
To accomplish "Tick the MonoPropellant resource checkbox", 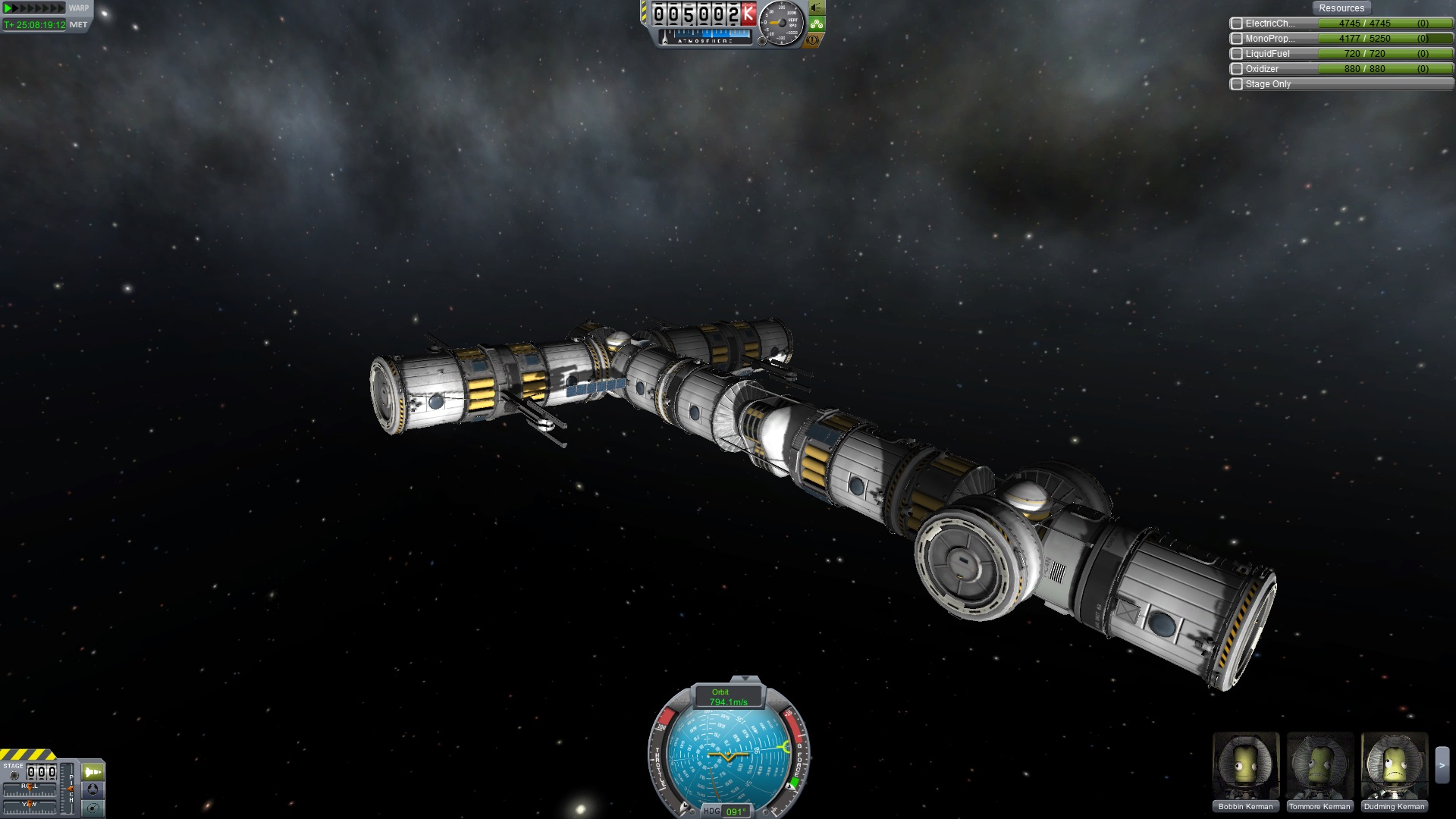I will click(1237, 39).
